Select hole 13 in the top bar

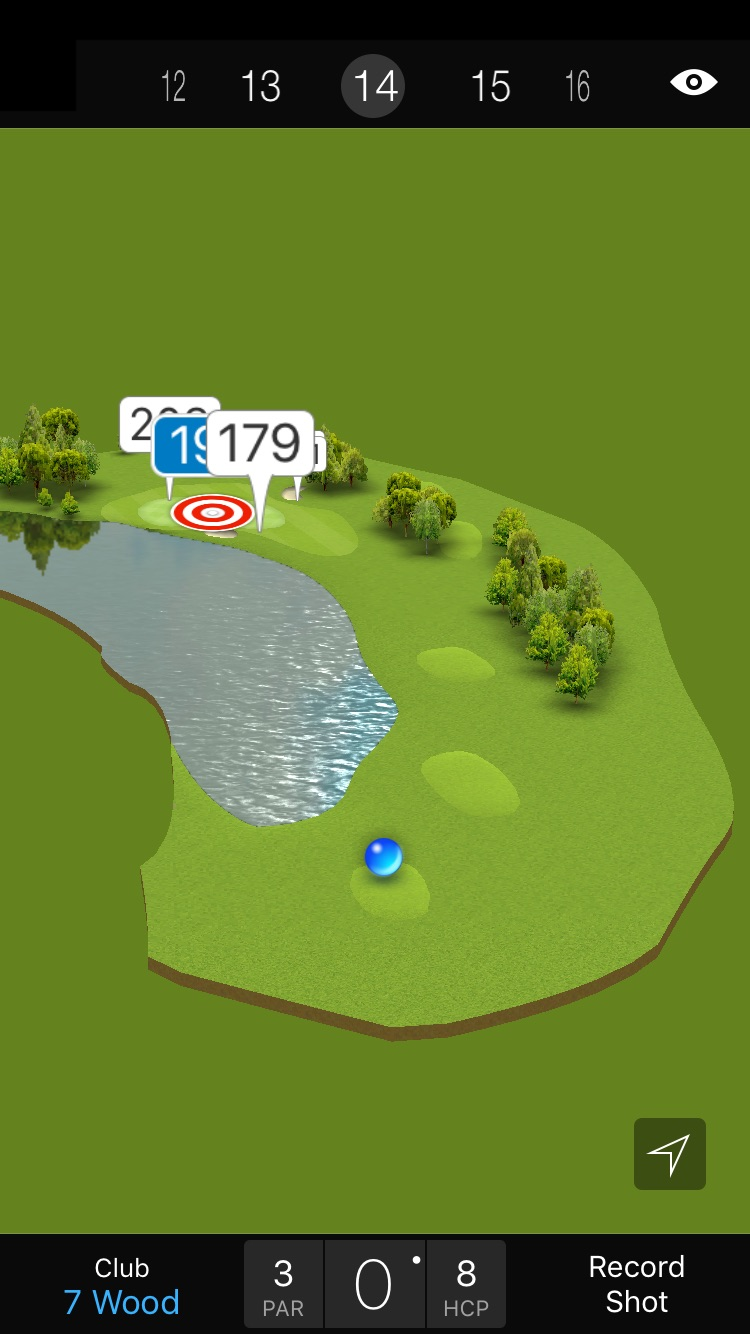coord(260,86)
